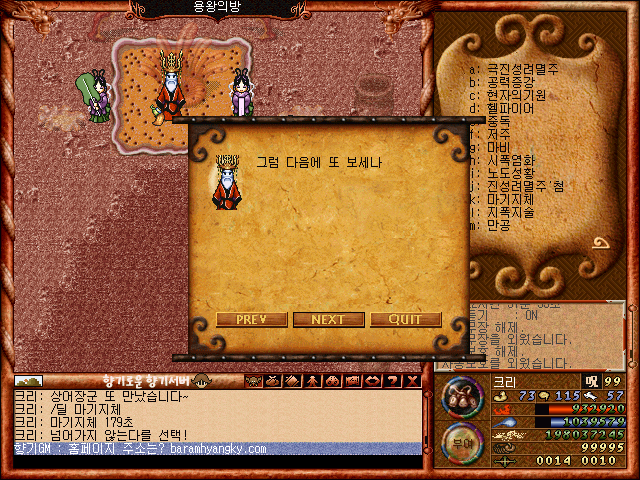The width and height of the screenshot is (640, 480).
Task: Close the game with the X toolbar button
Action: (412, 381)
